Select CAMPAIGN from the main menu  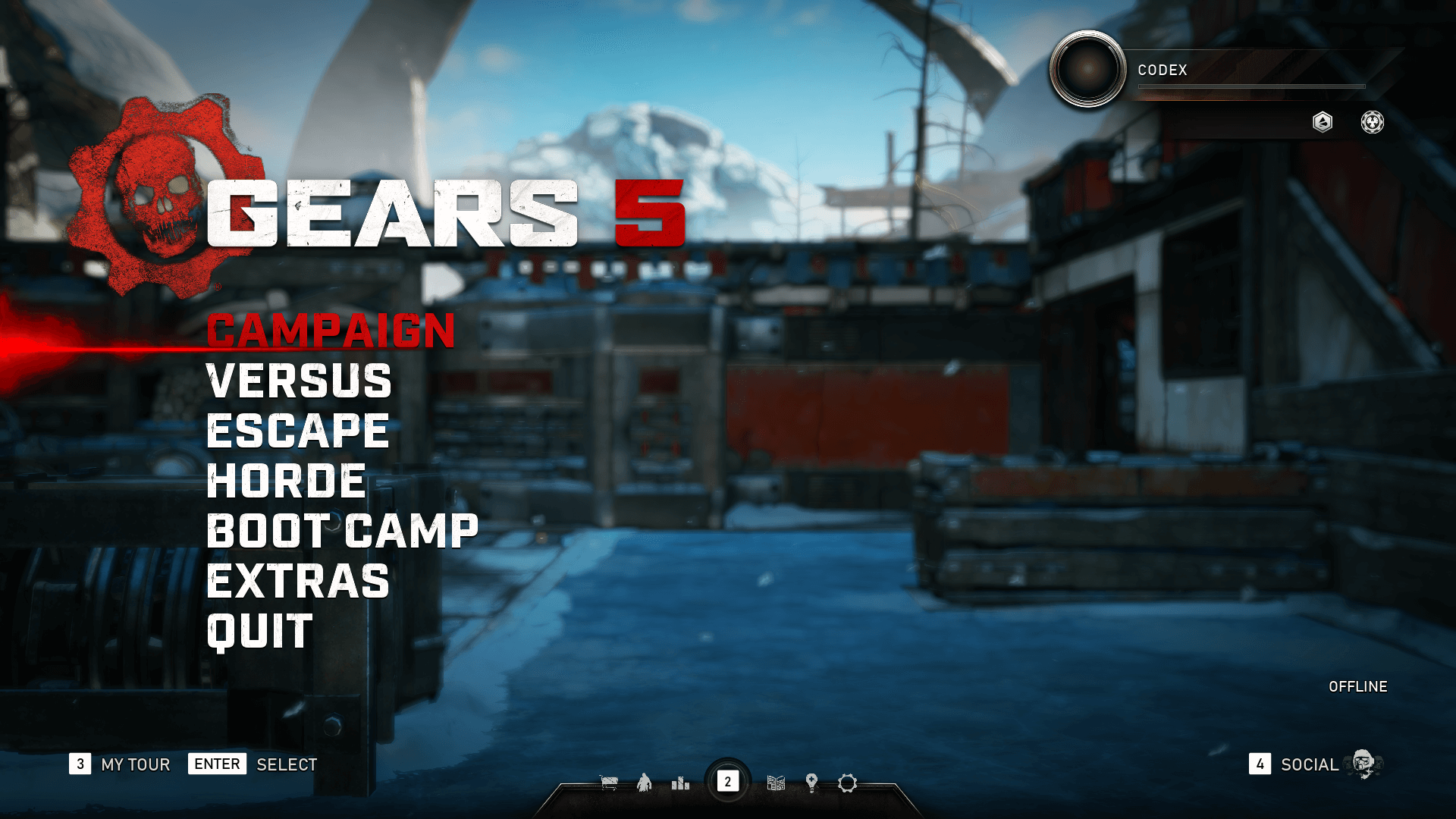(329, 331)
